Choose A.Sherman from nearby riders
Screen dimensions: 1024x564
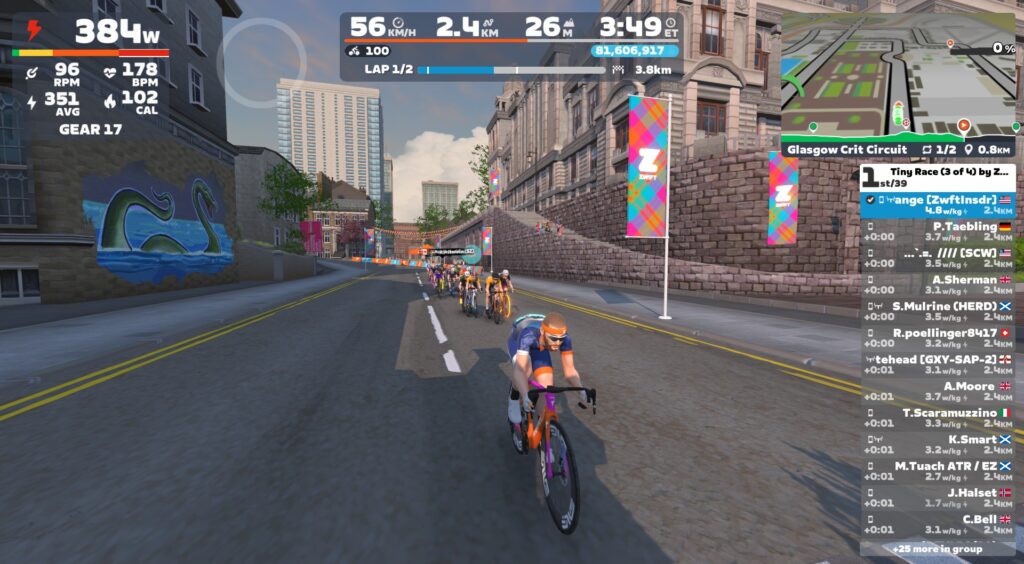pyautogui.click(x=938, y=284)
